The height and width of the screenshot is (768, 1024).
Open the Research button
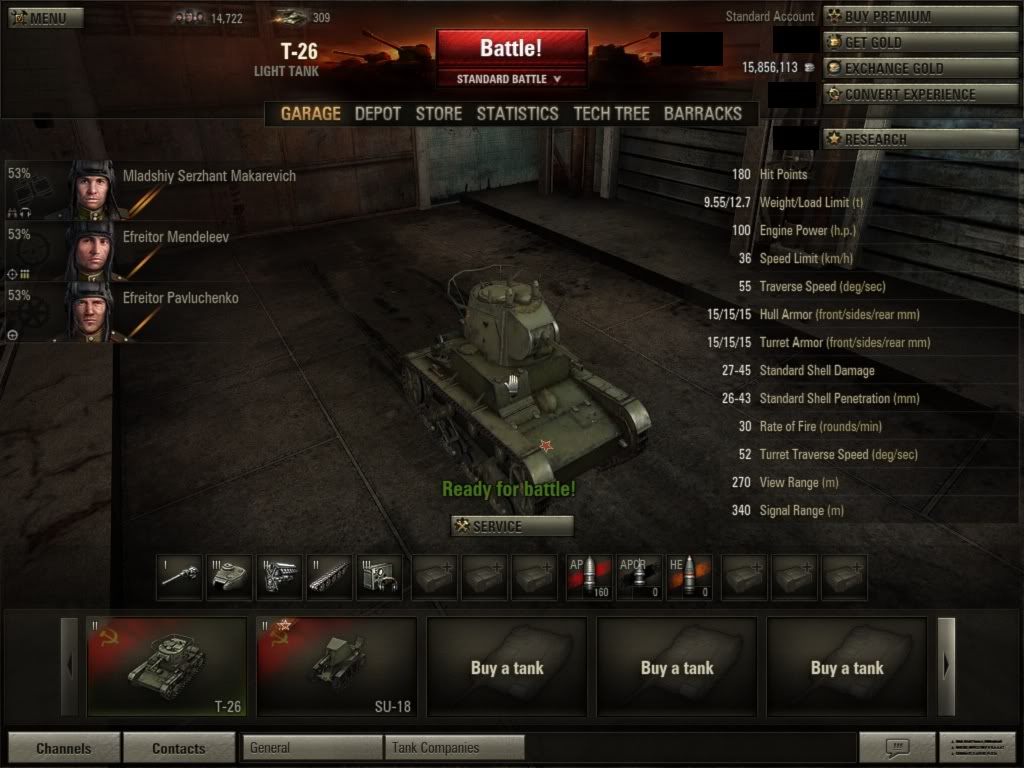click(x=921, y=139)
